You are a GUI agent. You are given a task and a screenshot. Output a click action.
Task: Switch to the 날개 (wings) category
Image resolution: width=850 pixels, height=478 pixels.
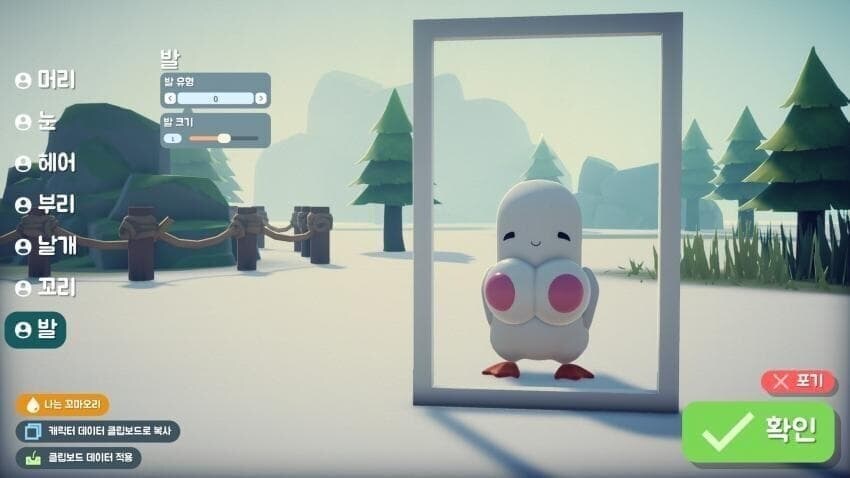(45, 246)
